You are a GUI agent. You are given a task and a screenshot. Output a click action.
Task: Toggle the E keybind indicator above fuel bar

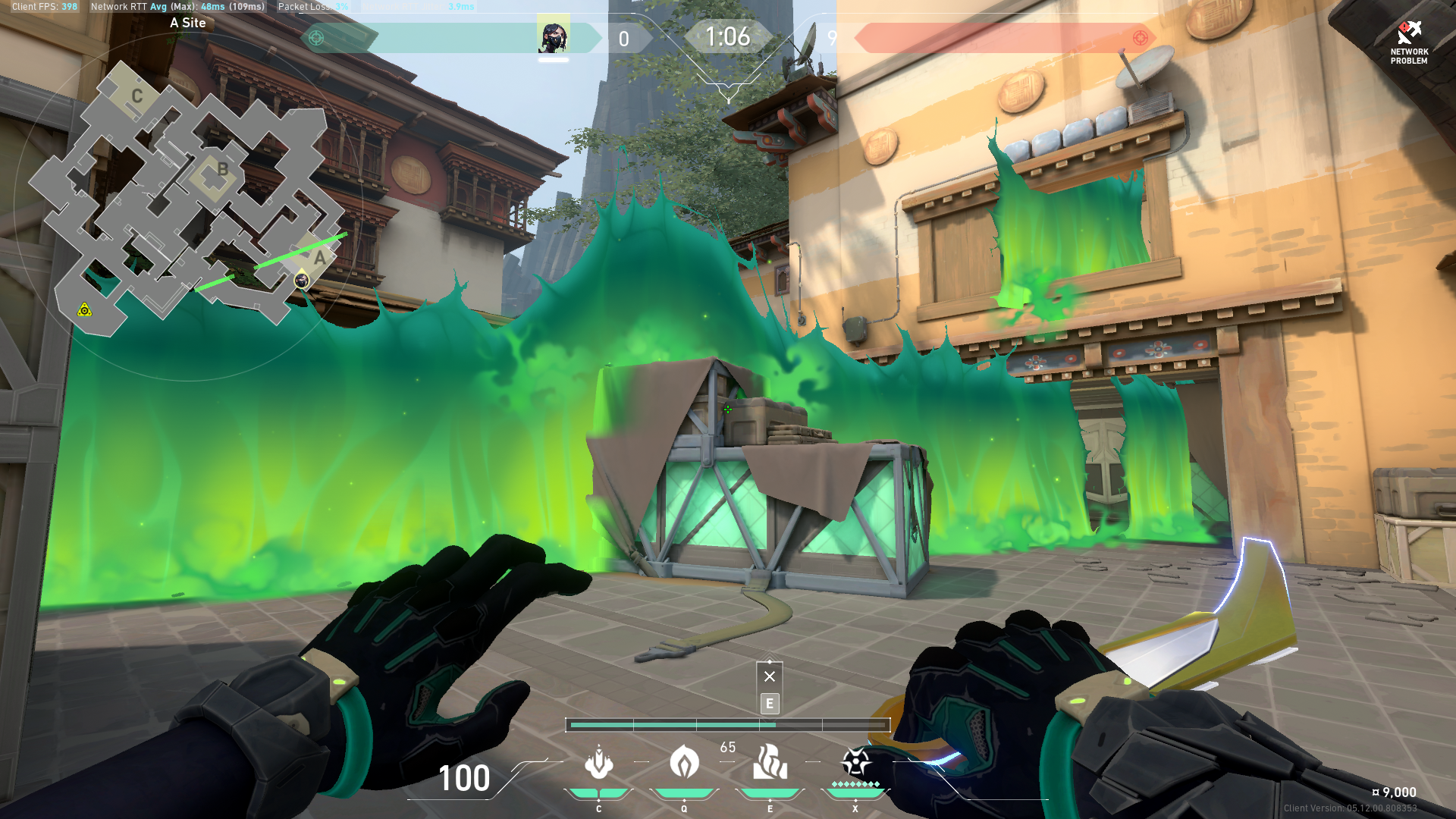click(770, 704)
